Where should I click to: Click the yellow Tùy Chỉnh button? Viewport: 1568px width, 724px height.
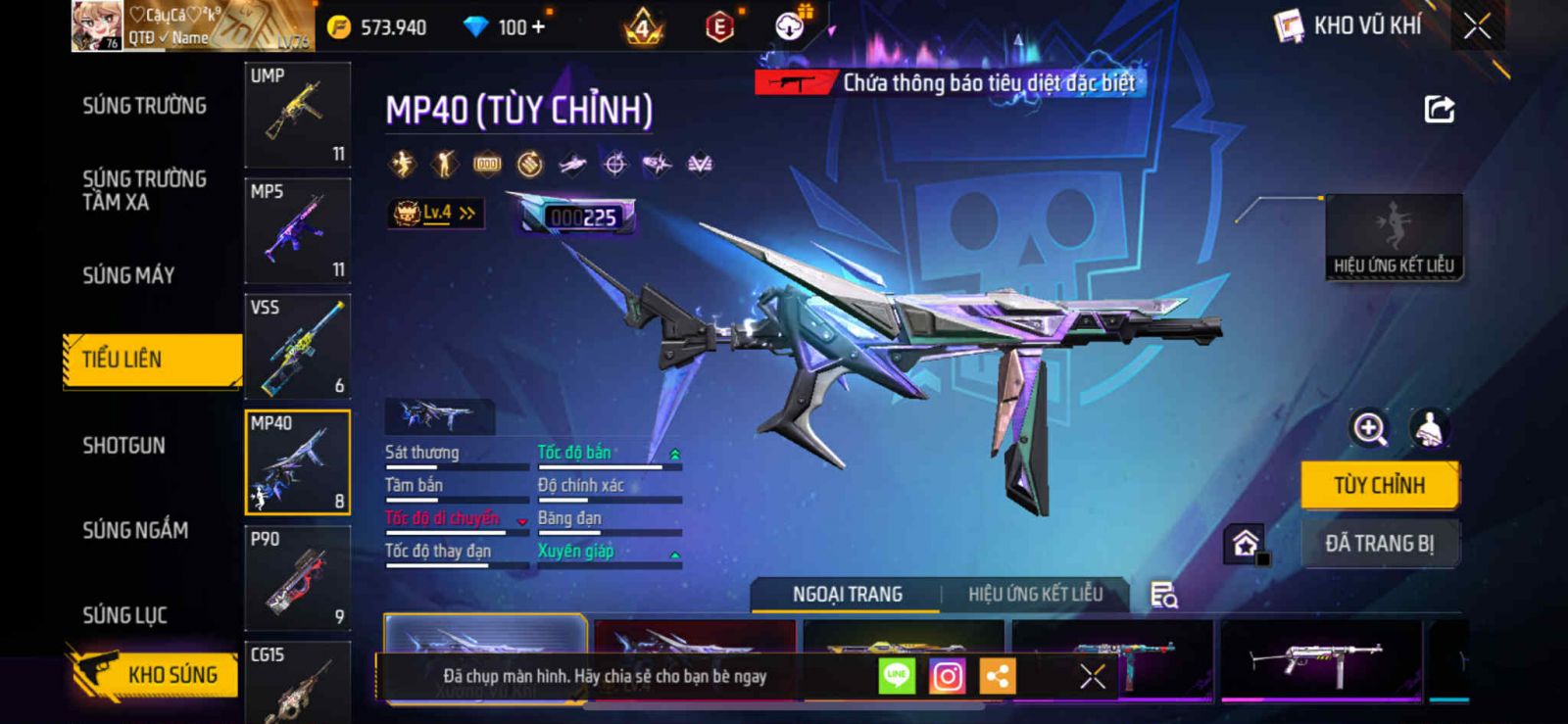(1379, 485)
